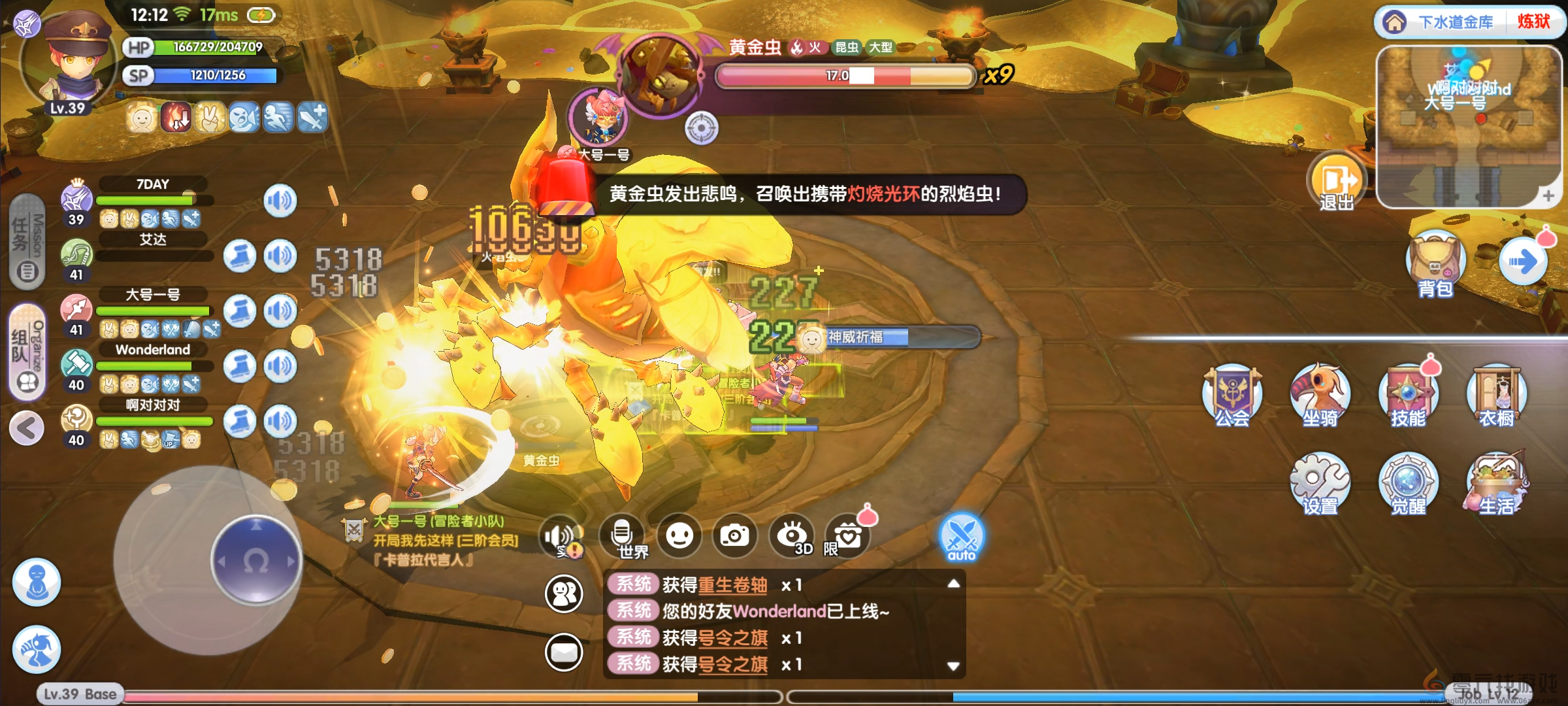Tap the camera screenshot button

click(x=734, y=536)
